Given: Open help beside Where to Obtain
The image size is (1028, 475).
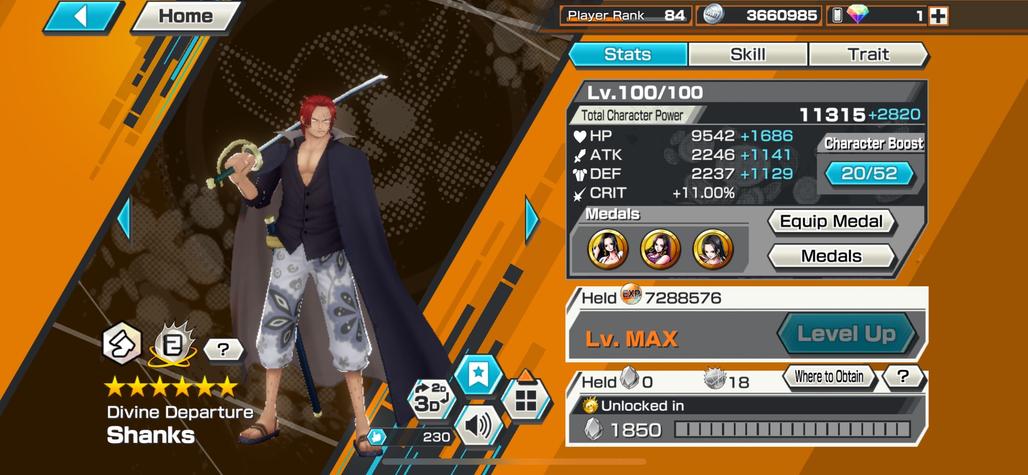Looking at the screenshot, I should 903,377.
